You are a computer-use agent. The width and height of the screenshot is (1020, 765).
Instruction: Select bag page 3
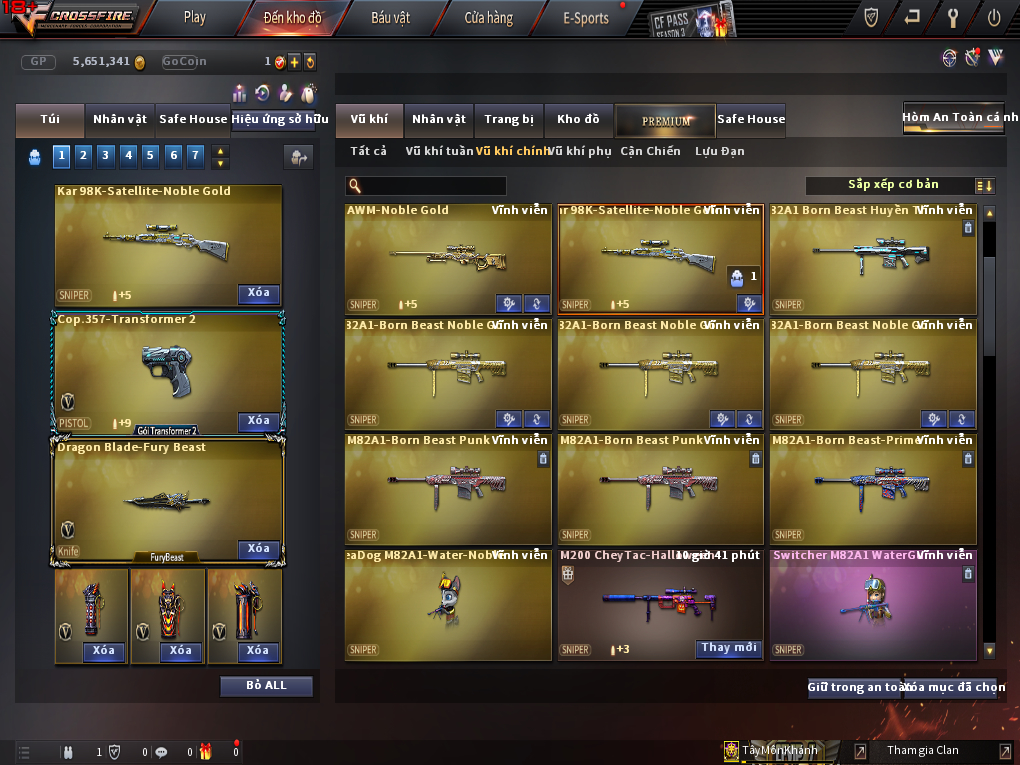(106, 155)
